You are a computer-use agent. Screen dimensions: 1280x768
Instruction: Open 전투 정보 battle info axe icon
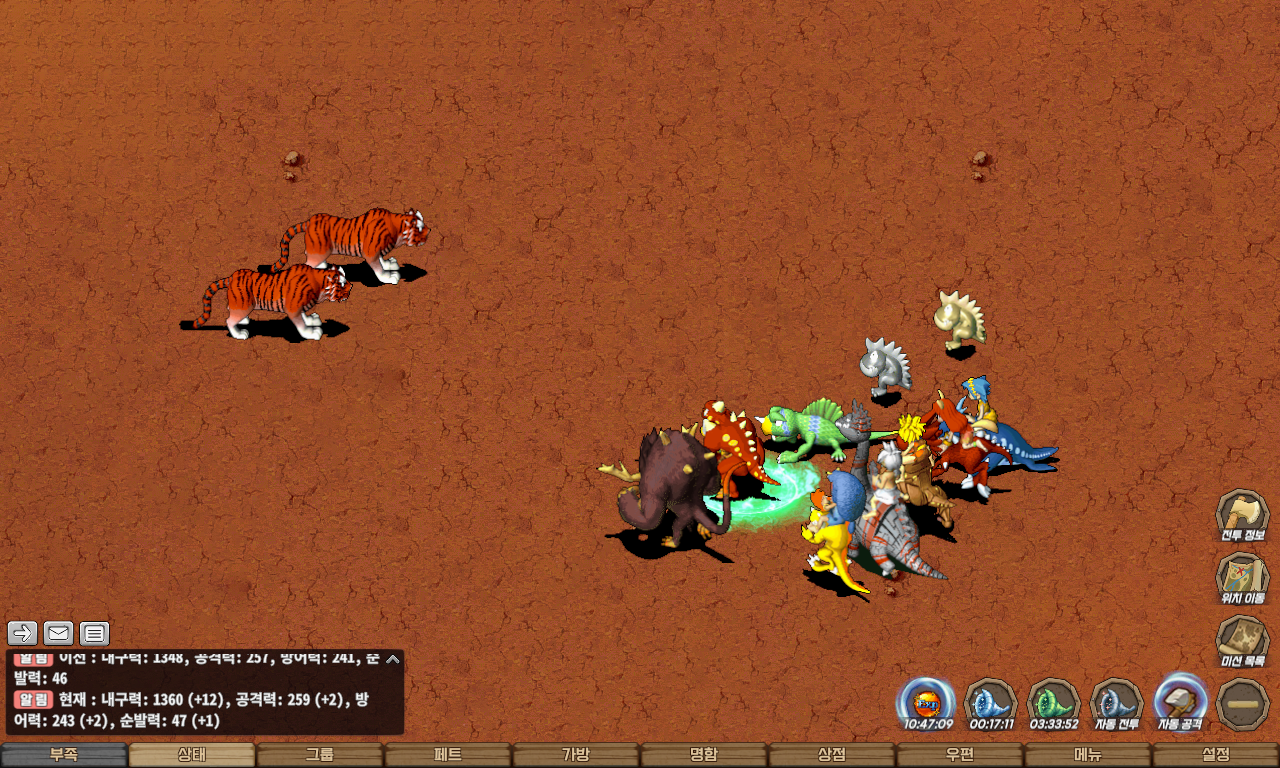pyautogui.click(x=1242, y=514)
